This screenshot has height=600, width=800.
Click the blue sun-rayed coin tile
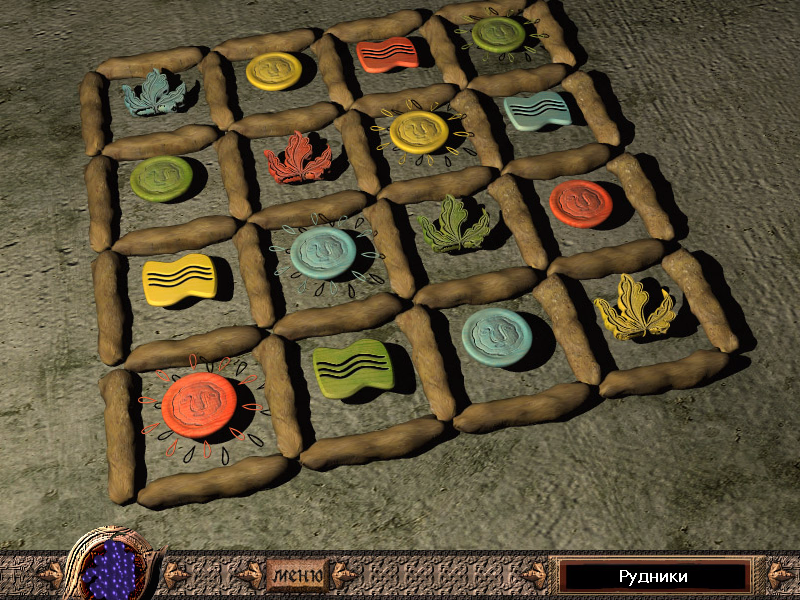point(323,252)
